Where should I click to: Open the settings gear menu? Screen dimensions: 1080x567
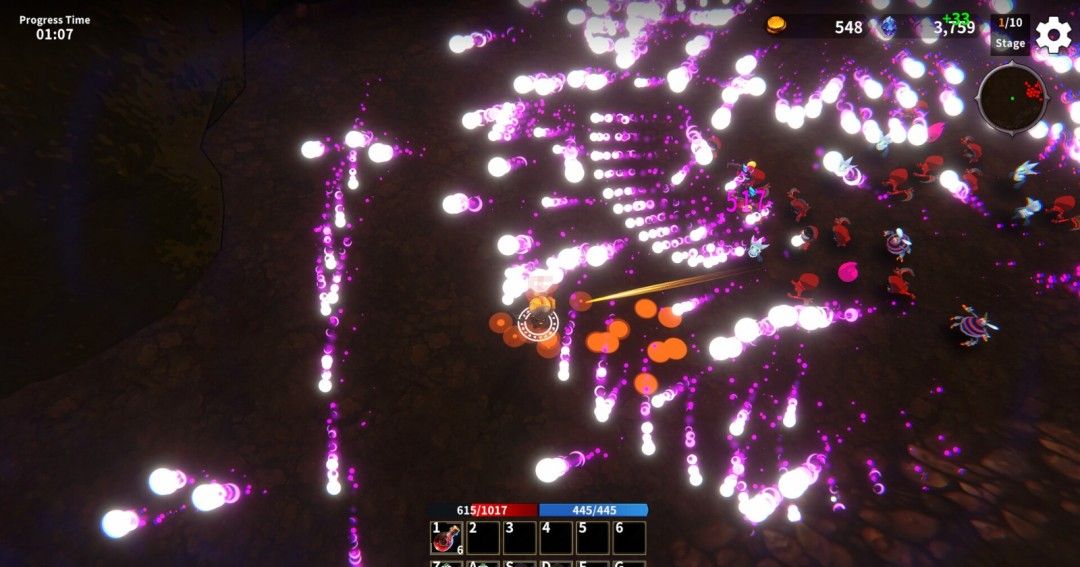point(1053,36)
